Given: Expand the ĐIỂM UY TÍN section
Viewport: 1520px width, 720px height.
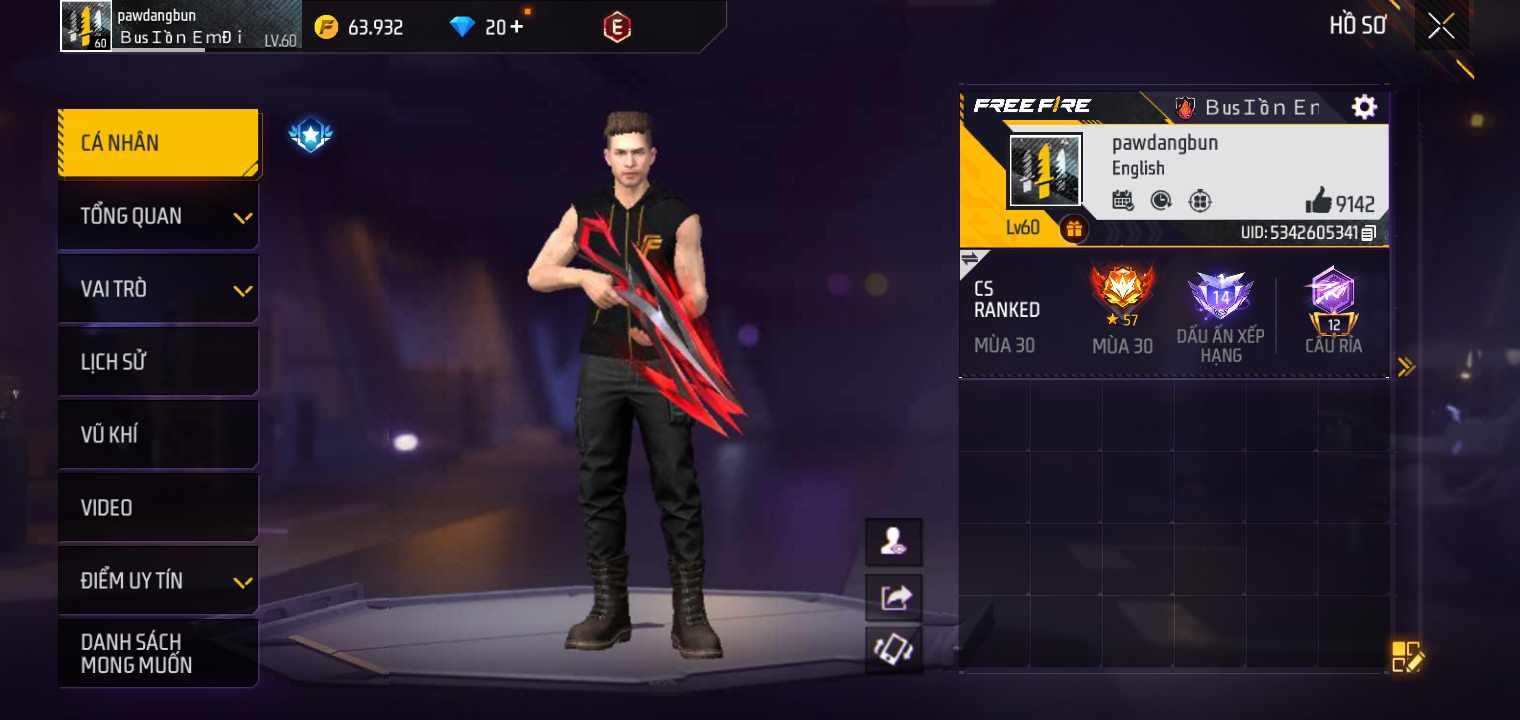Looking at the screenshot, I should [x=158, y=581].
